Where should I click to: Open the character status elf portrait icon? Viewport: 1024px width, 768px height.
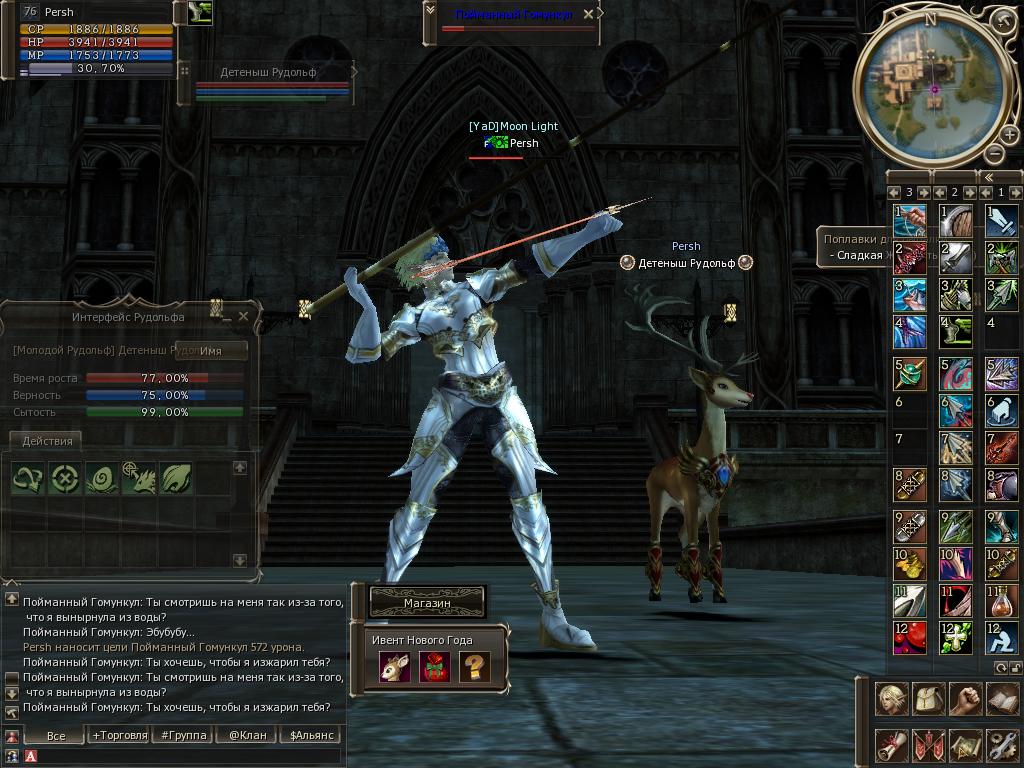click(x=891, y=700)
